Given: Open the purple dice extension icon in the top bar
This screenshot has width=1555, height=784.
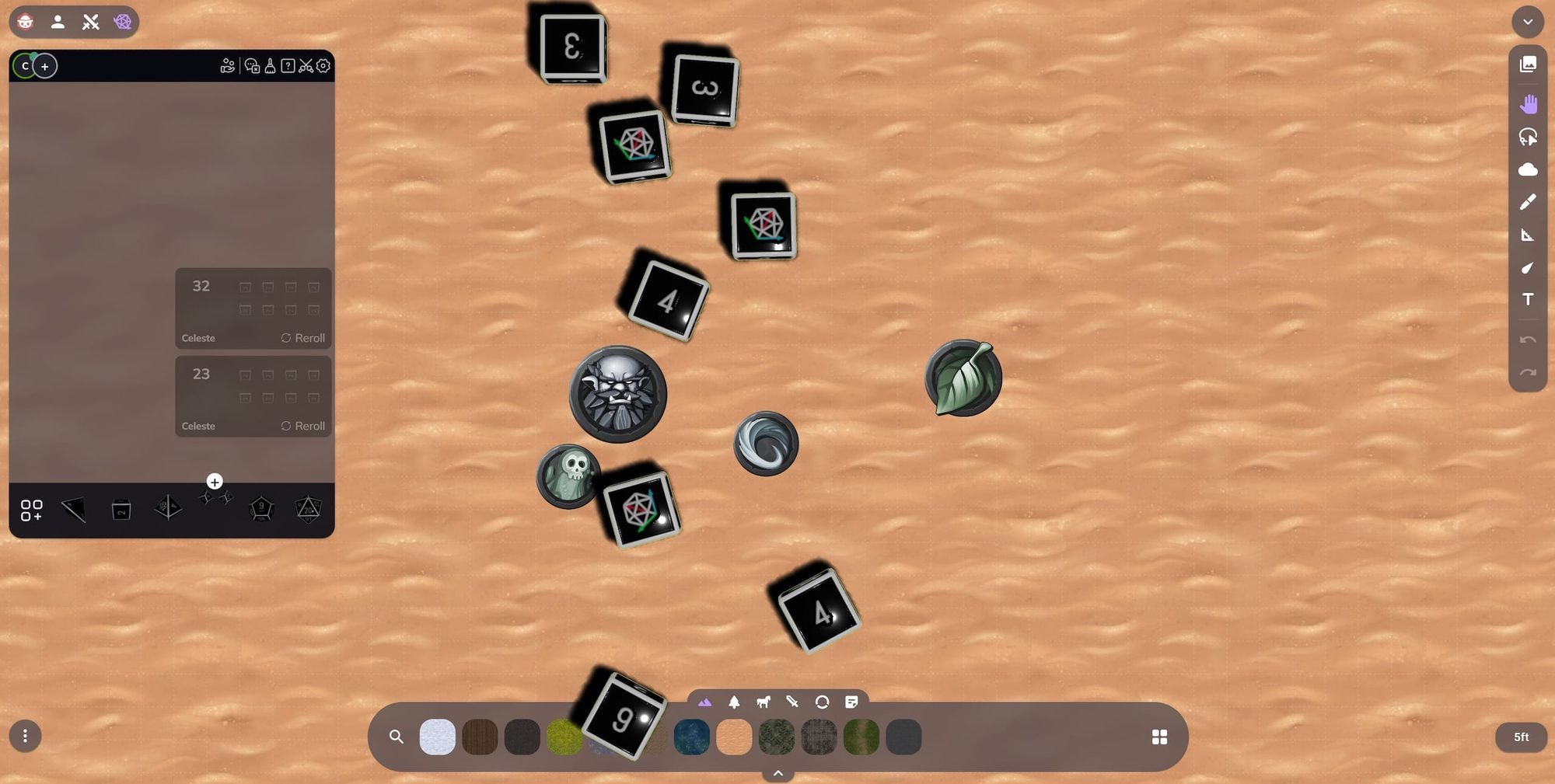Looking at the screenshot, I should [122, 22].
